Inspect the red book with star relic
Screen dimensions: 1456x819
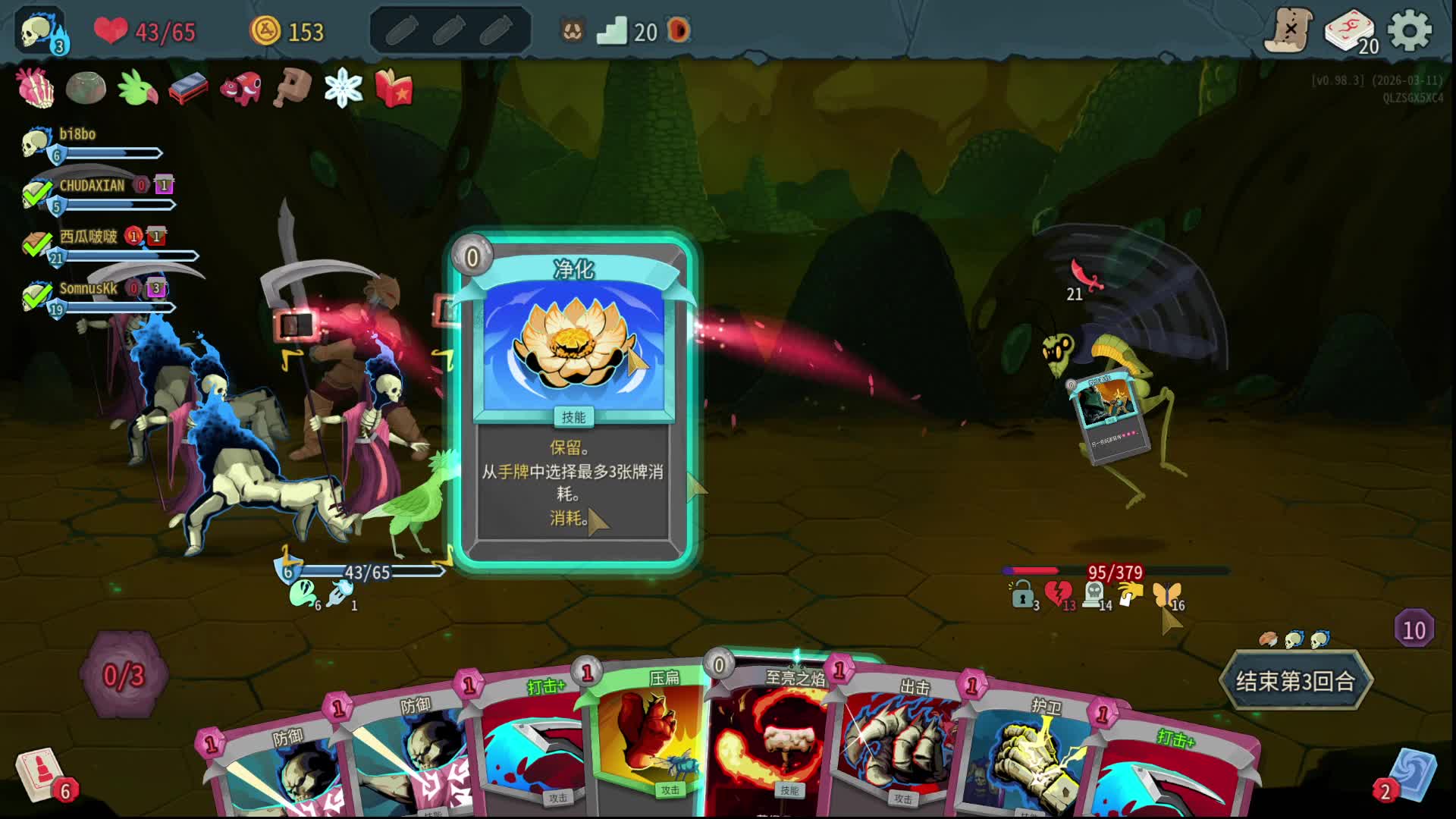pyautogui.click(x=394, y=88)
